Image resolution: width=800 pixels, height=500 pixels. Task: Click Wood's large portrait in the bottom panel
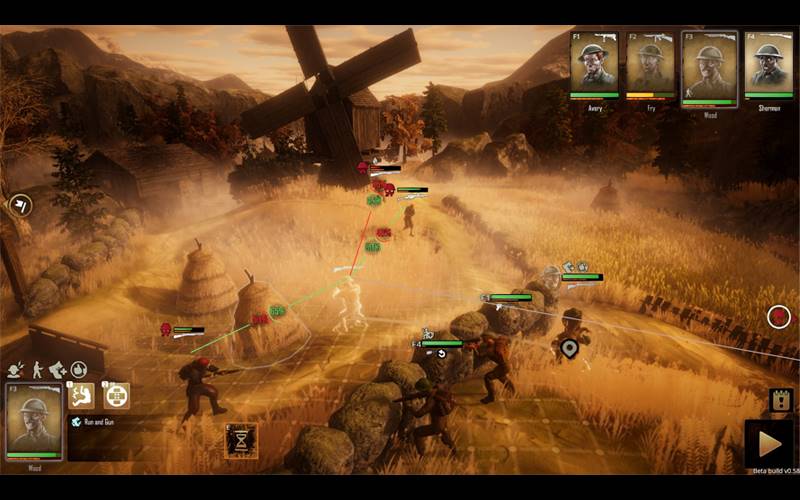coord(34,422)
